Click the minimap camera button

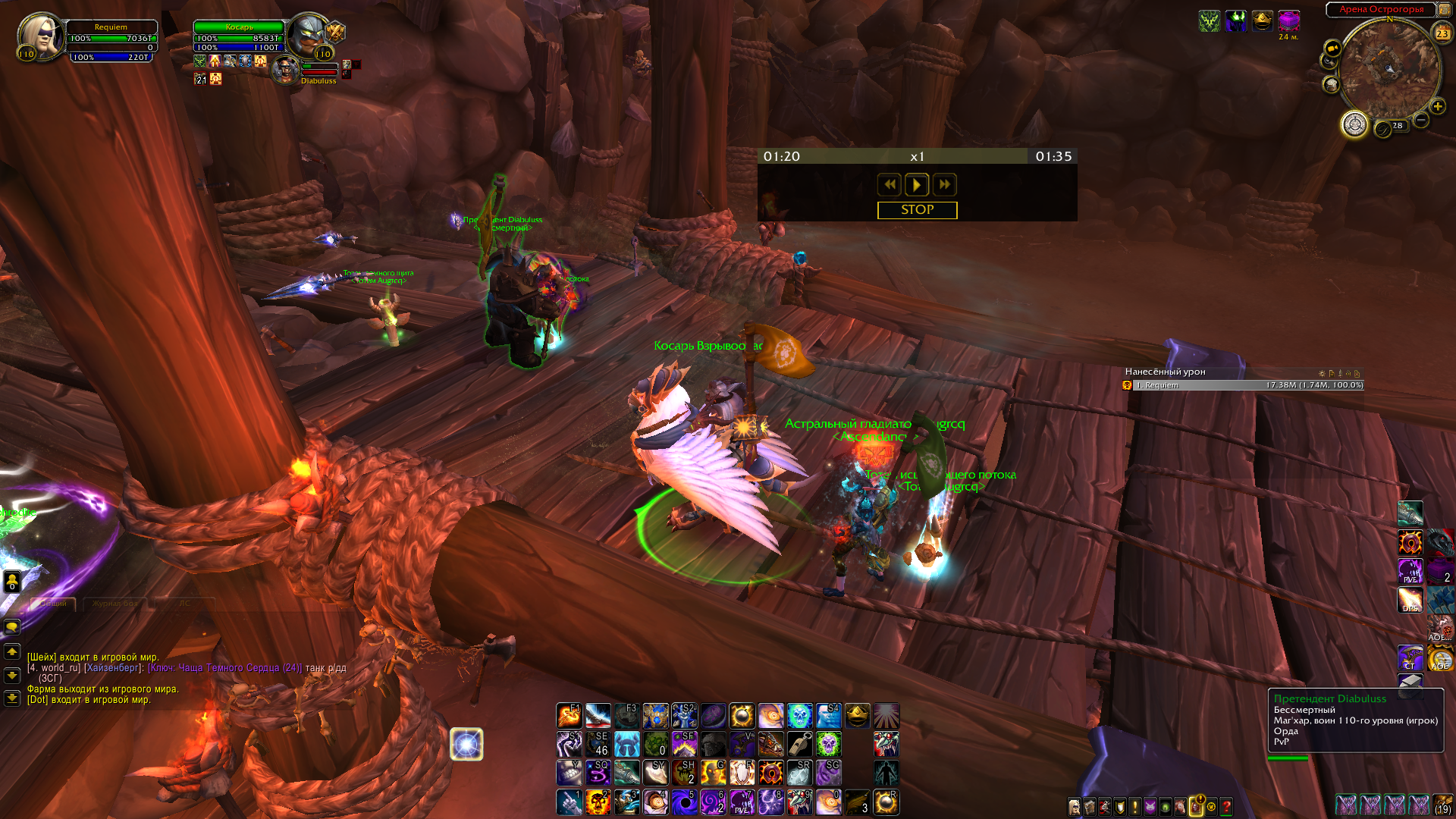[x=1332, y=49]
